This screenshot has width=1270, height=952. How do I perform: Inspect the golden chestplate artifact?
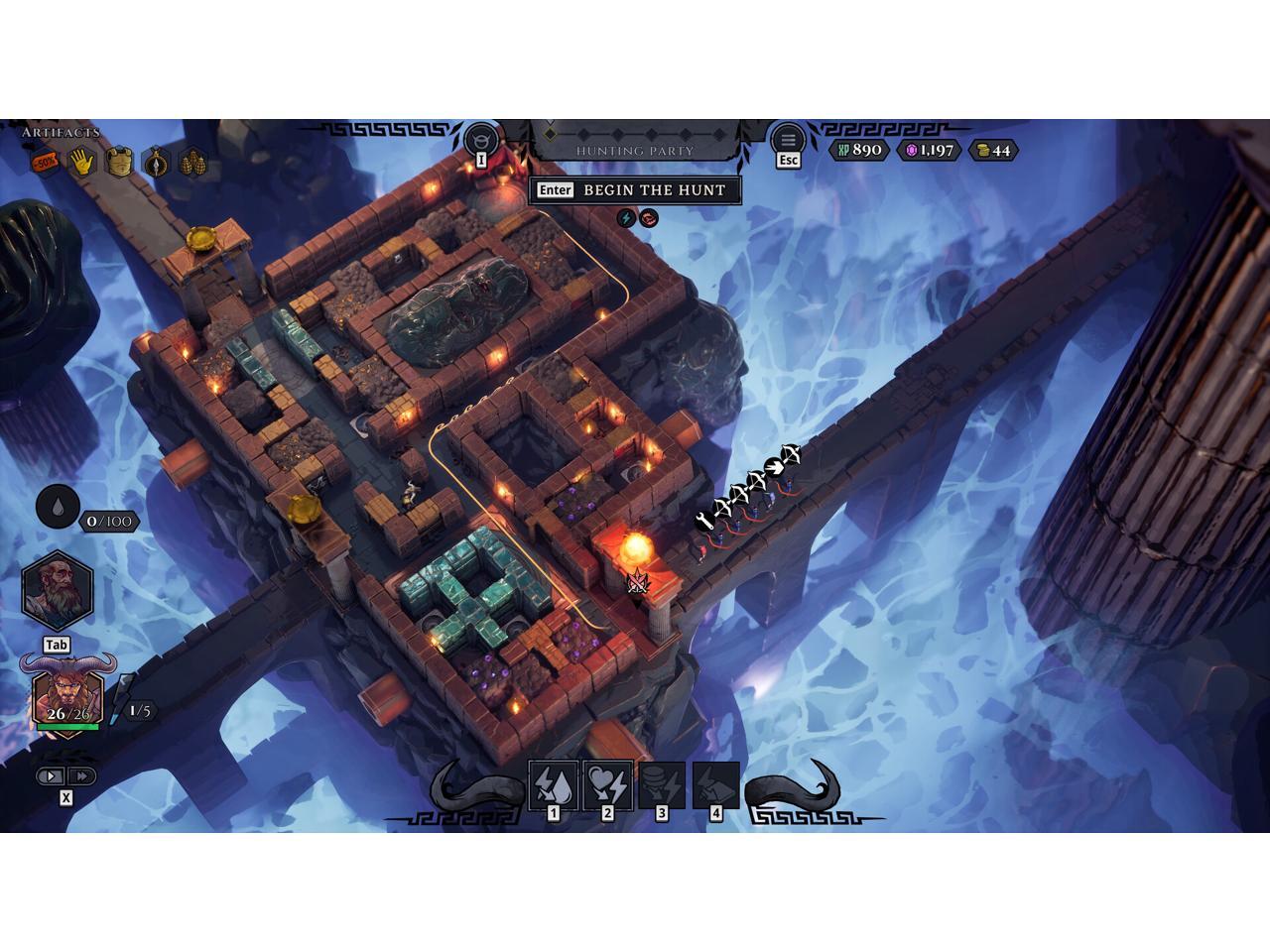[x=119, y=162]
